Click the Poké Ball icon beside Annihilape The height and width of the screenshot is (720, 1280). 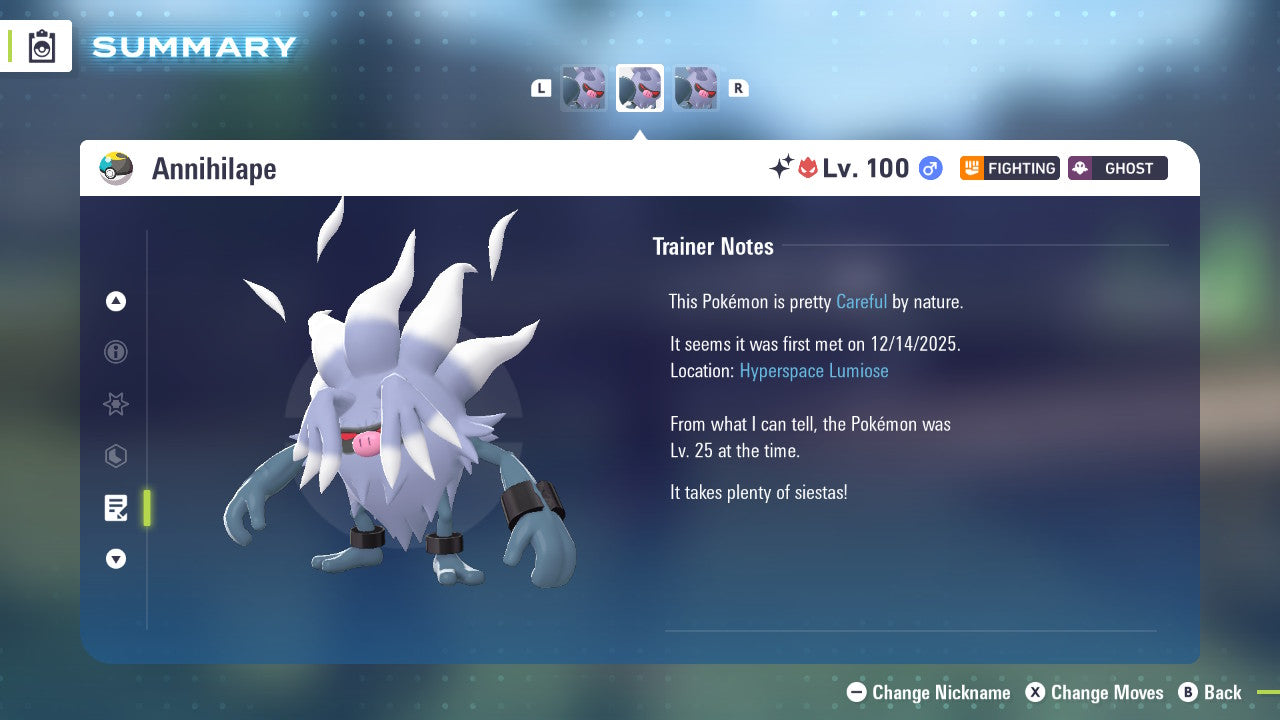[116, 168]
